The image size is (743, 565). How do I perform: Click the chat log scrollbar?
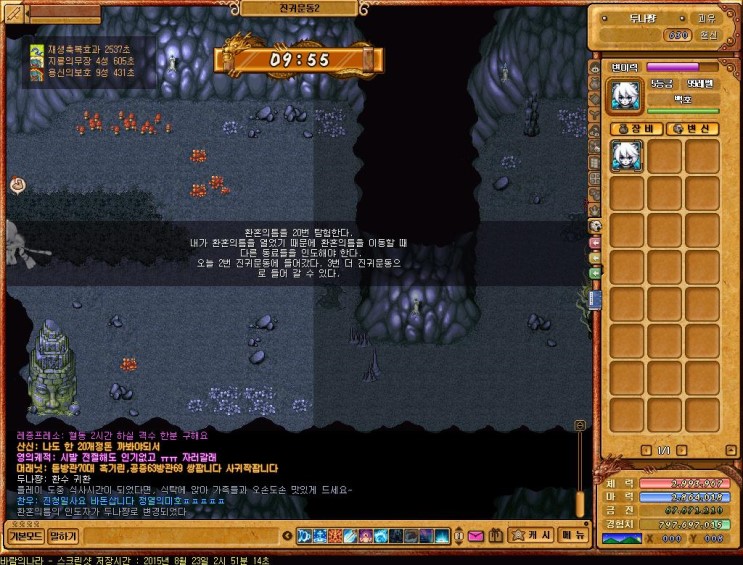pyautogui.click(x=578, y=470)
